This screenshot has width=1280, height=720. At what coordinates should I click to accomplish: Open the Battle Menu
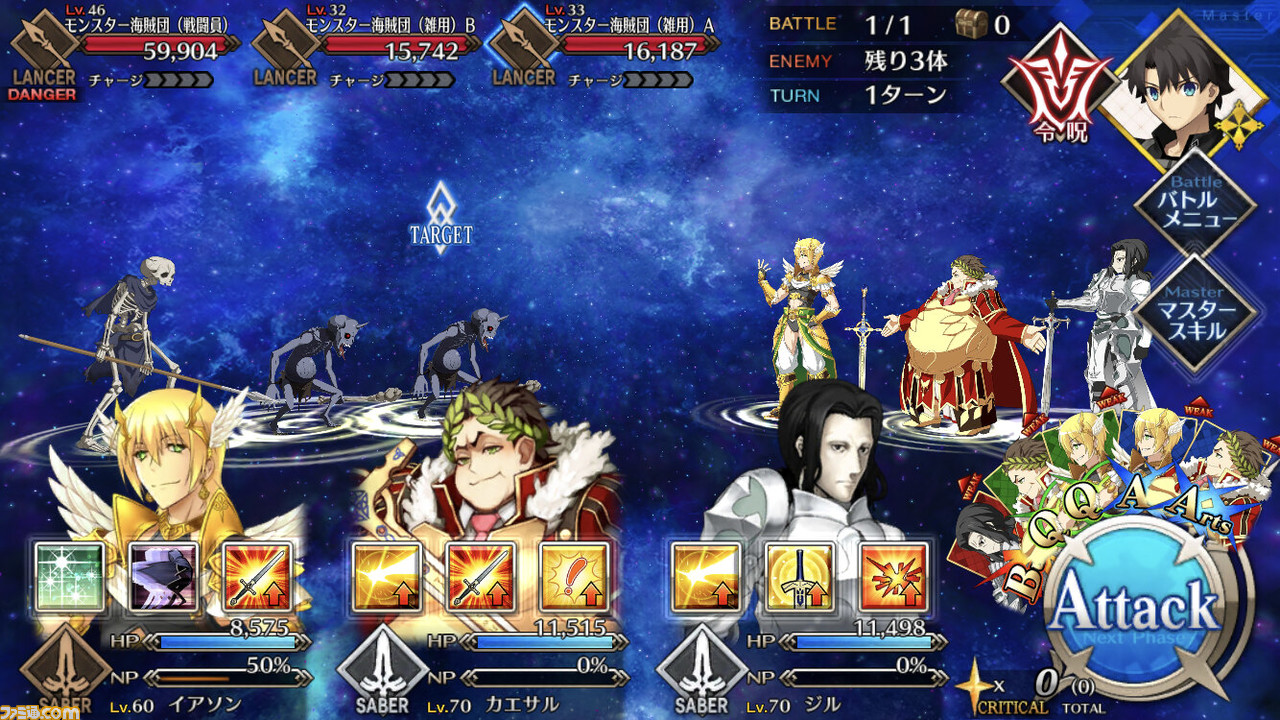click(1195, 204)
